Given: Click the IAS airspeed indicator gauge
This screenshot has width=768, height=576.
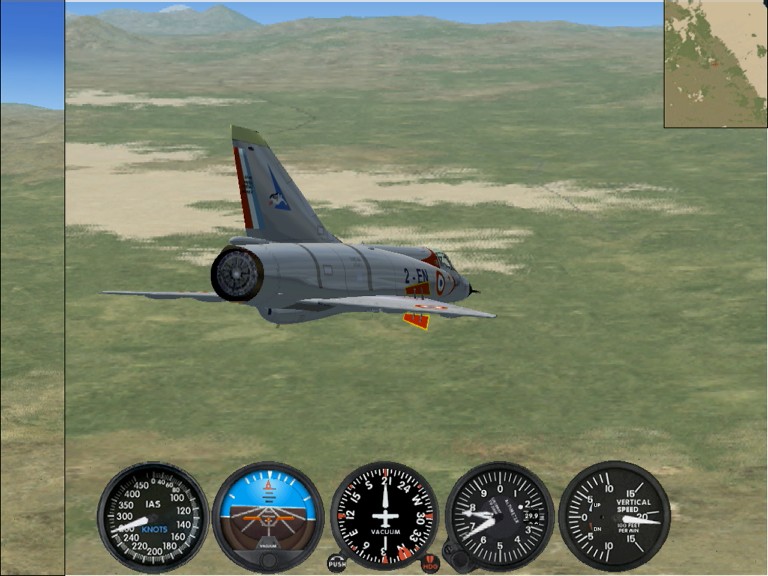Looking at the screenshot, I should (x=153, y=516).
